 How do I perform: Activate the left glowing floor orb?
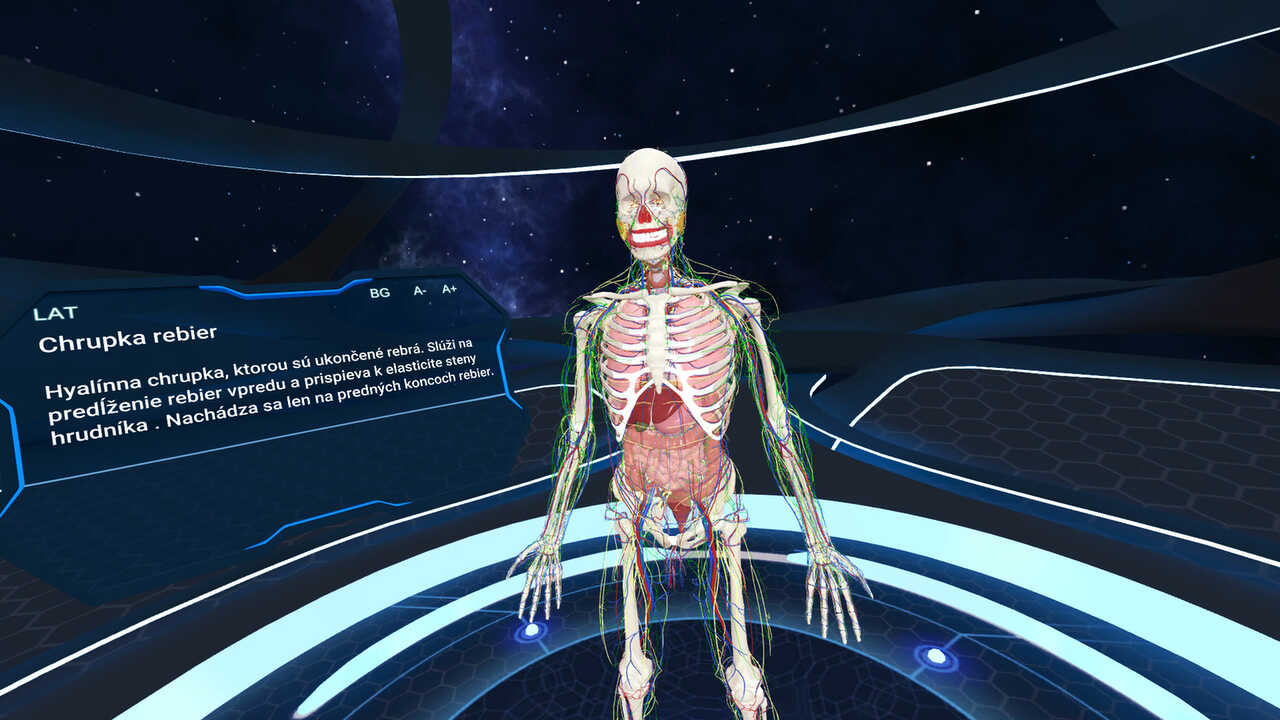[531, 632]
